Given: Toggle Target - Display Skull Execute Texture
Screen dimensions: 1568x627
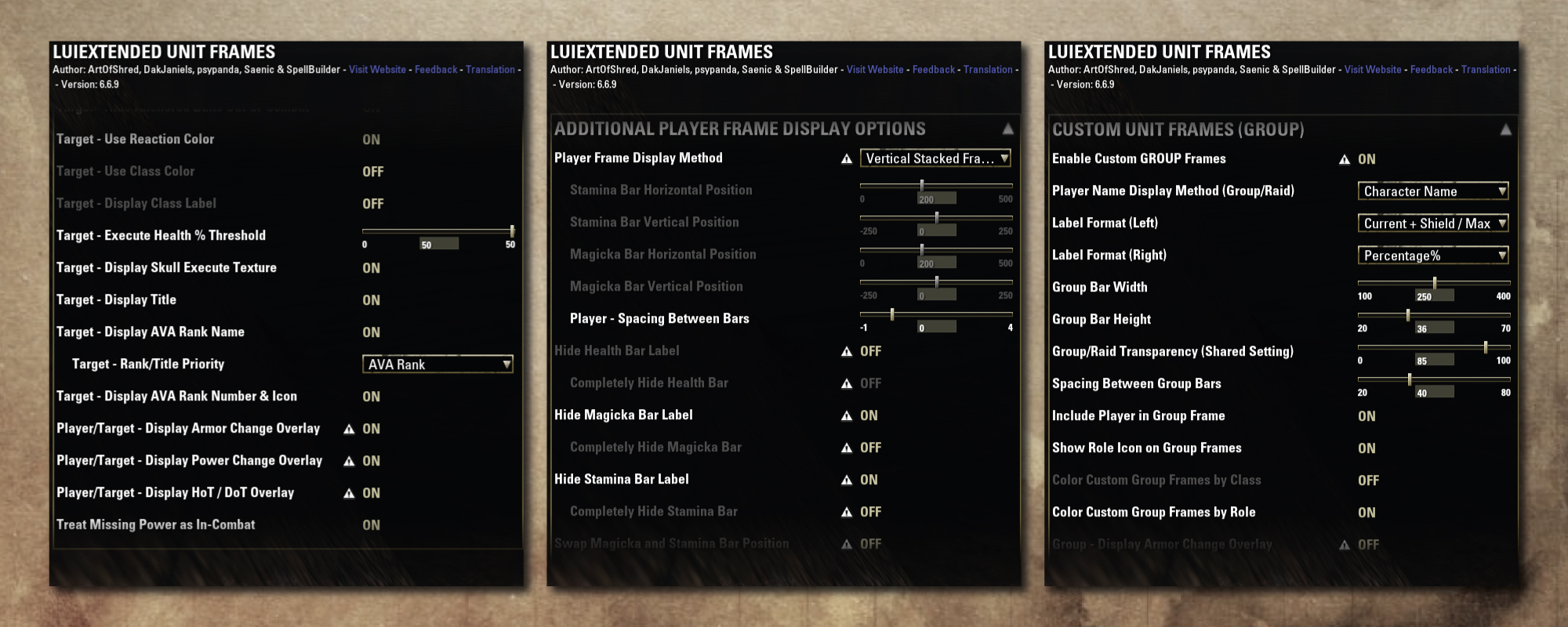Looking at the screenshot, I should (x=371, y=268).
